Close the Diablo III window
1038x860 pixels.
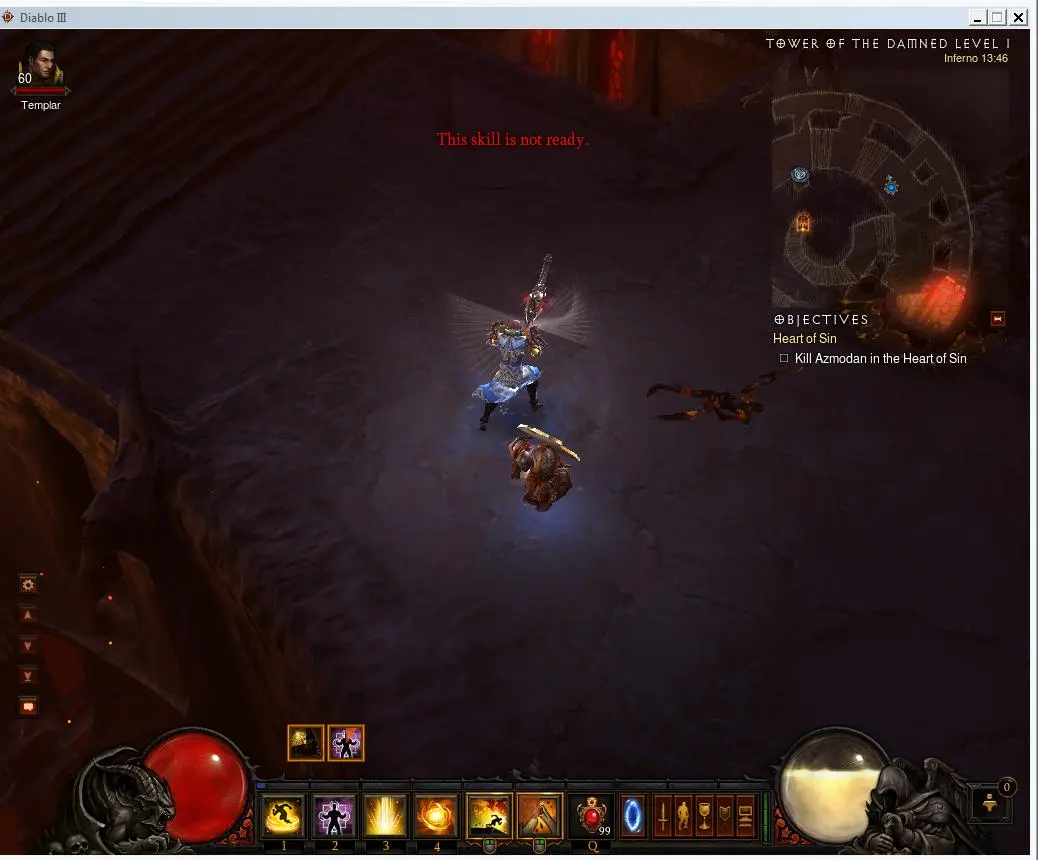coord(1019,17)
